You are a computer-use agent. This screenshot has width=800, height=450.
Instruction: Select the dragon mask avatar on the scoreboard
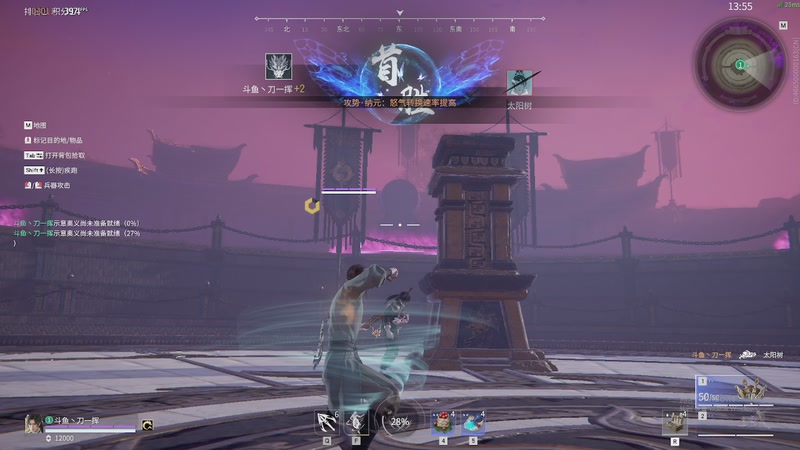pyautogui.click(x=278, y=67)
